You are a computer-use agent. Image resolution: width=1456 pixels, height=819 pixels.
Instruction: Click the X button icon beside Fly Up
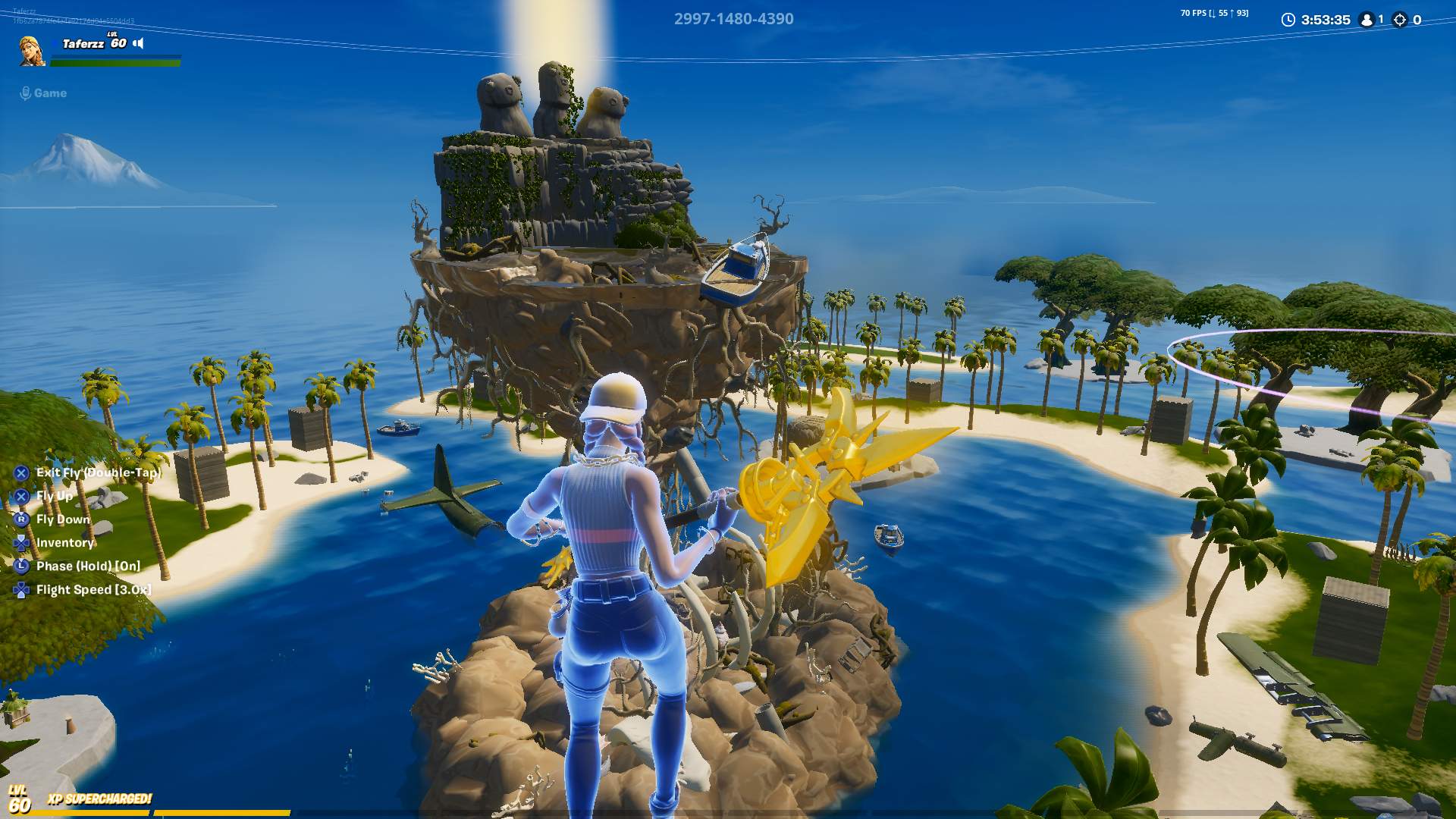pyautogui.click(x=20, y=496)
